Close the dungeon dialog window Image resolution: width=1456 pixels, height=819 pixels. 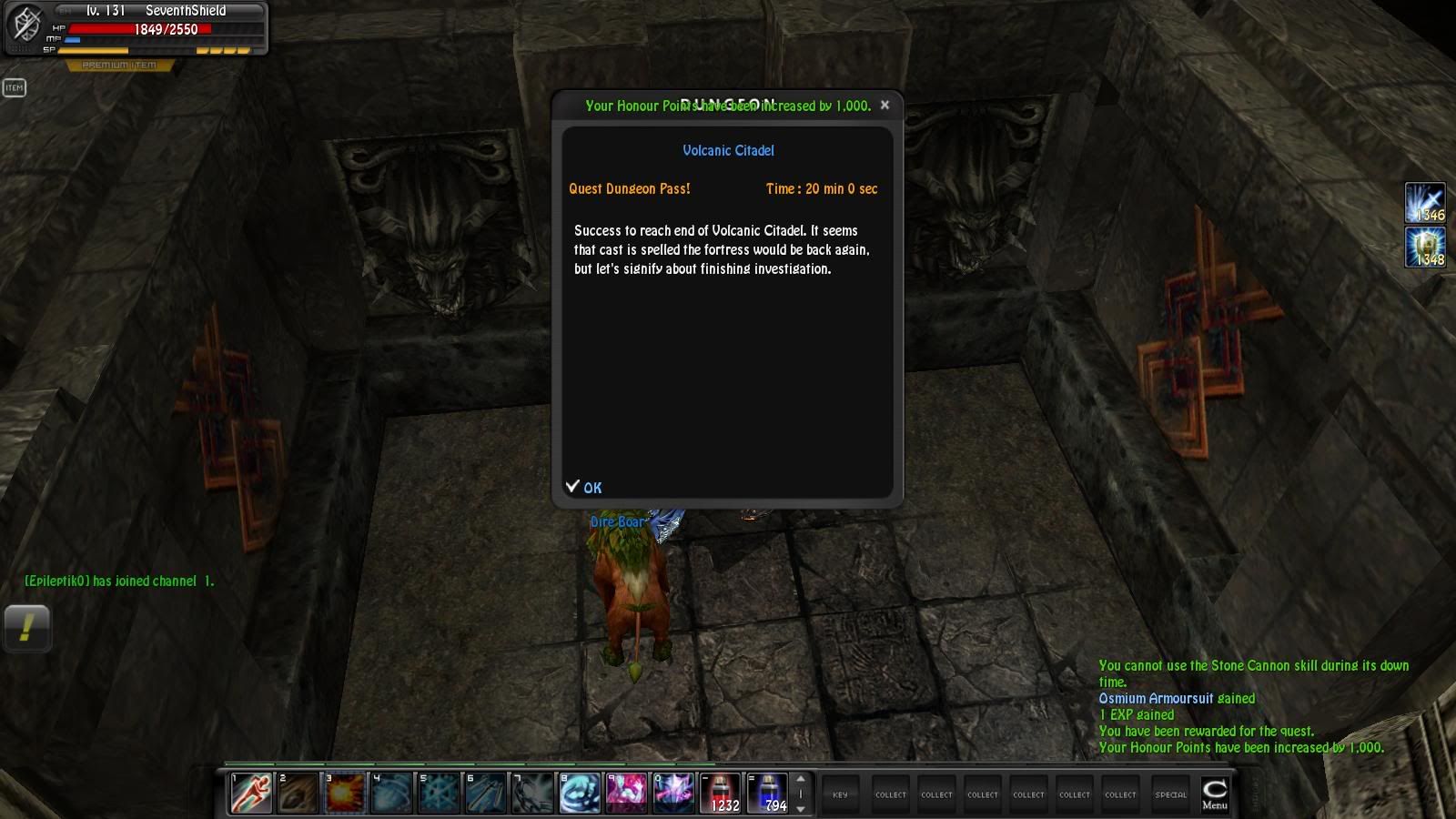[x=885, y=106]
